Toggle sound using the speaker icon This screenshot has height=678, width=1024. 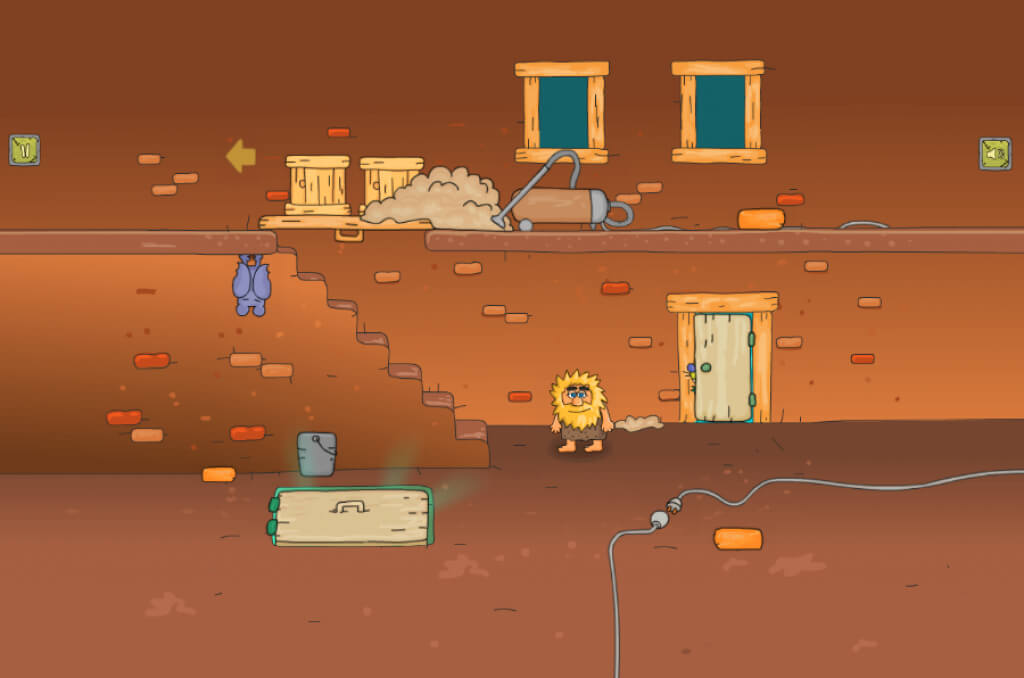(x=994, y=153)
